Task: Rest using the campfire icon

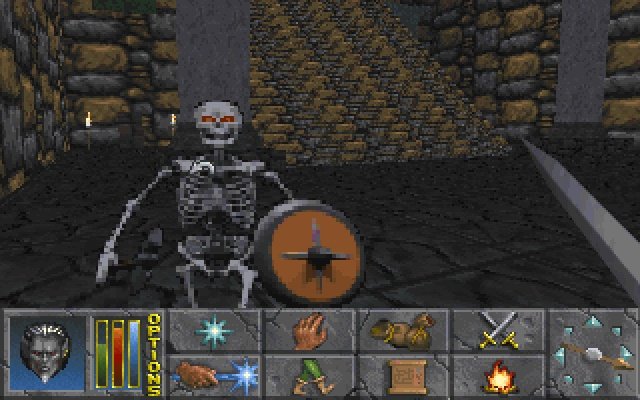Action: tap(497, 377)
